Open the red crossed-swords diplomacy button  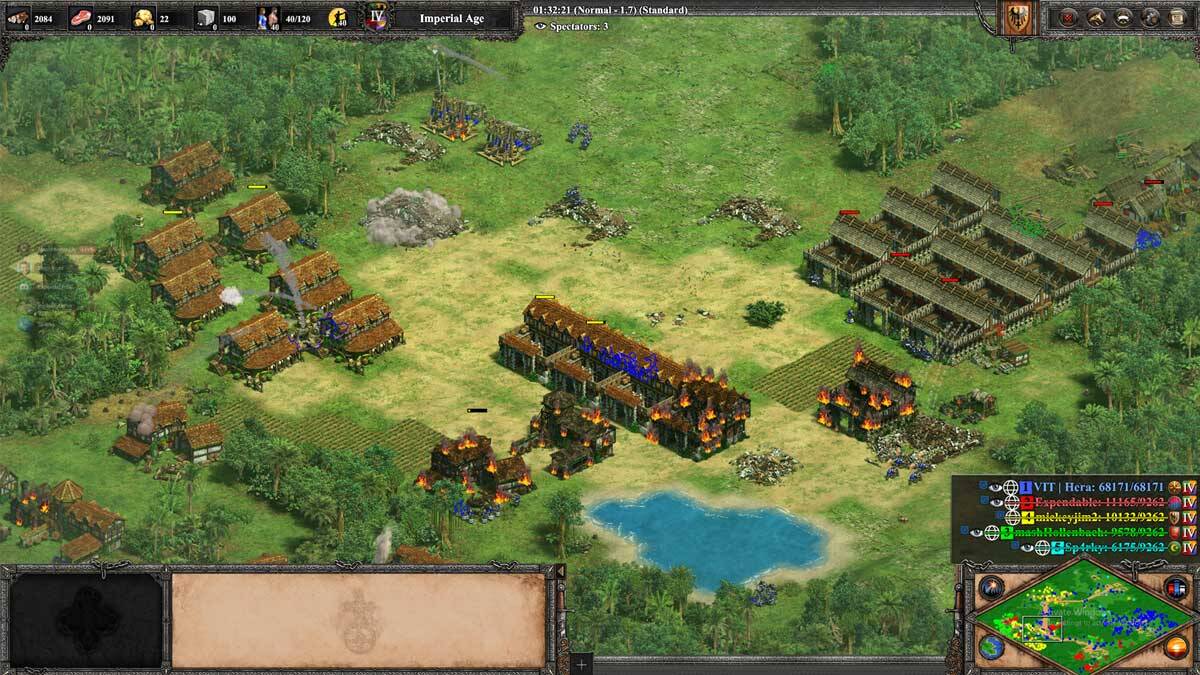point(1069,17)
